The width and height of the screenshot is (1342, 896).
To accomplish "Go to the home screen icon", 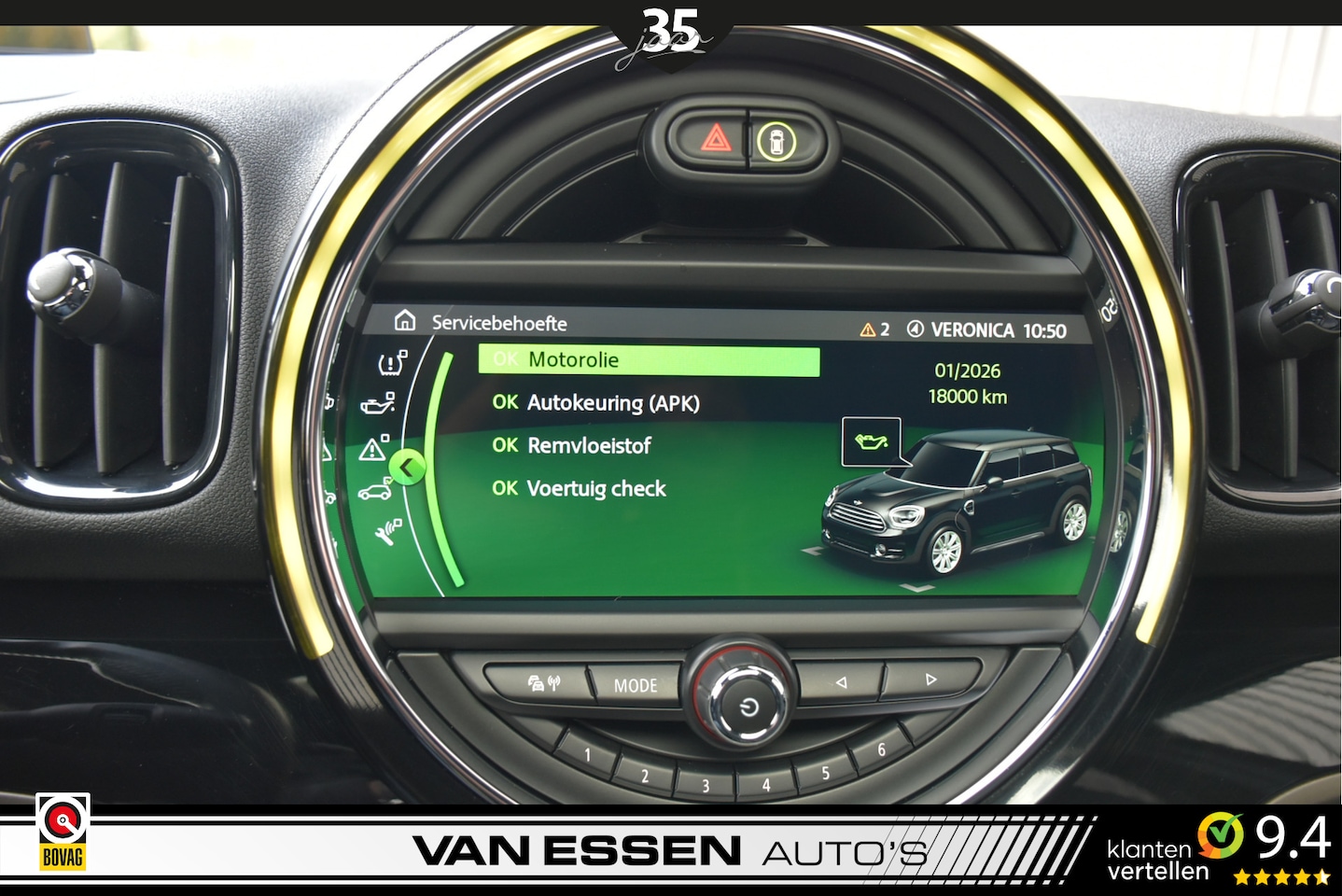I will click(405, 321).
